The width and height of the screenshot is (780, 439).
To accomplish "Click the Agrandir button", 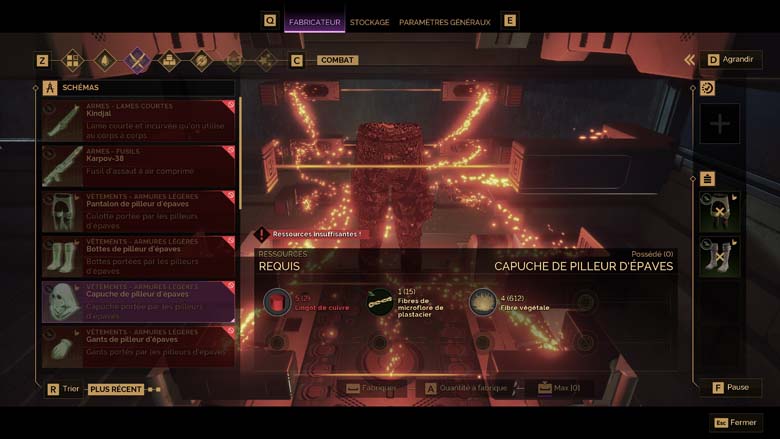I will [x=728, y=60].
